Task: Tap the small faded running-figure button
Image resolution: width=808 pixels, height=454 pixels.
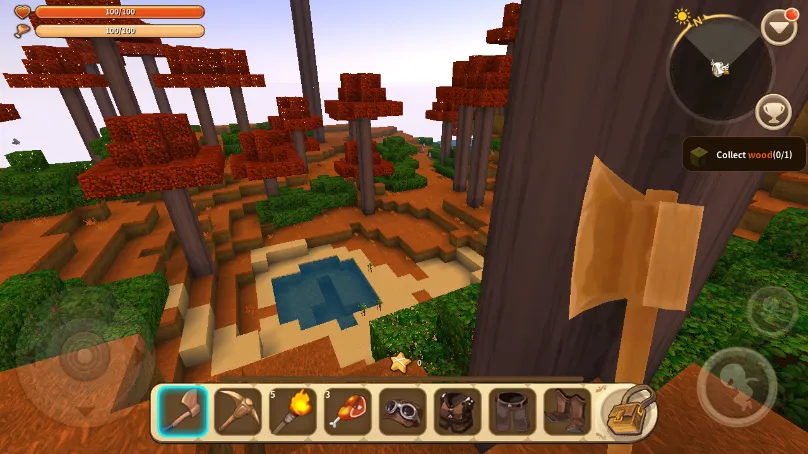Action: (771, 311)
